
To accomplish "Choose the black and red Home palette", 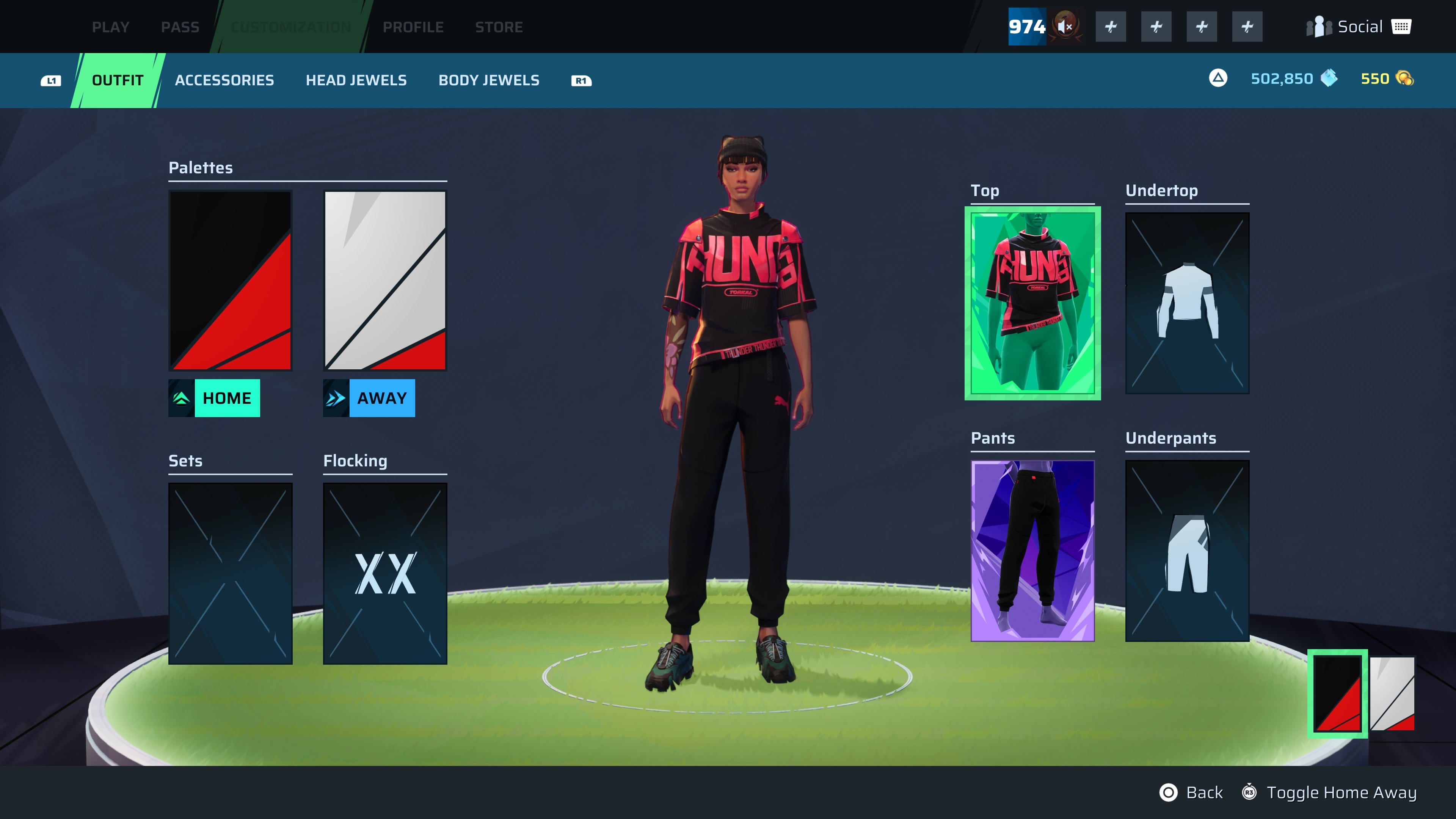I will pyautogui.click(x=230, y=280).
